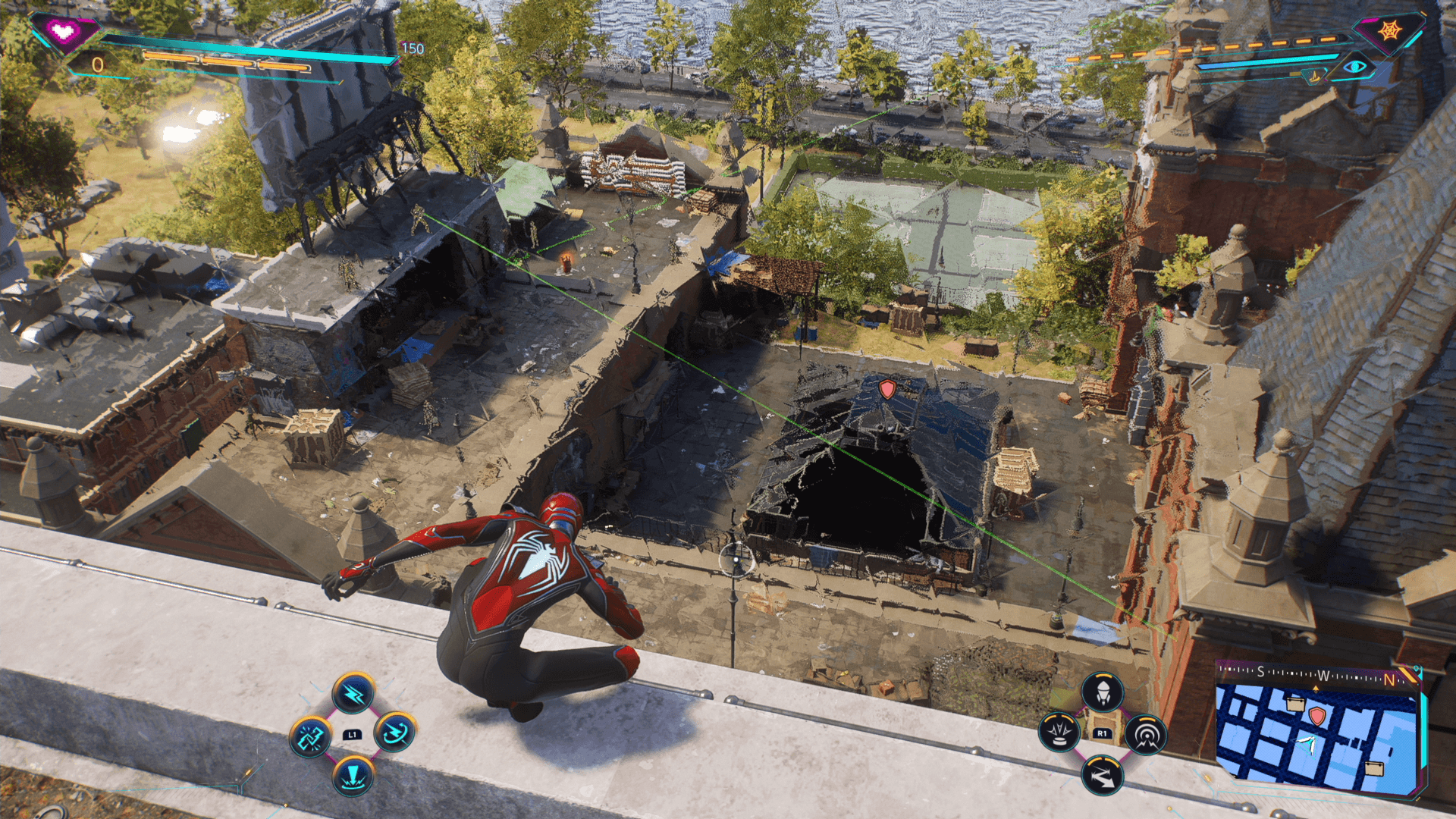This screenshot has height=819, width=1456.
Task: Select the spiked disc trap gadget
Action: coord(1059,733)
